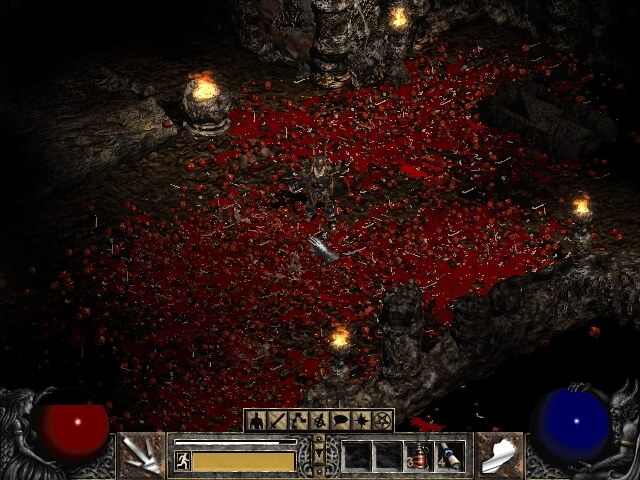The image size is (640, 480).
Task: Collapse the mini panel with the center arrow button
Action: pyautogui.click(x=319, y=456)
